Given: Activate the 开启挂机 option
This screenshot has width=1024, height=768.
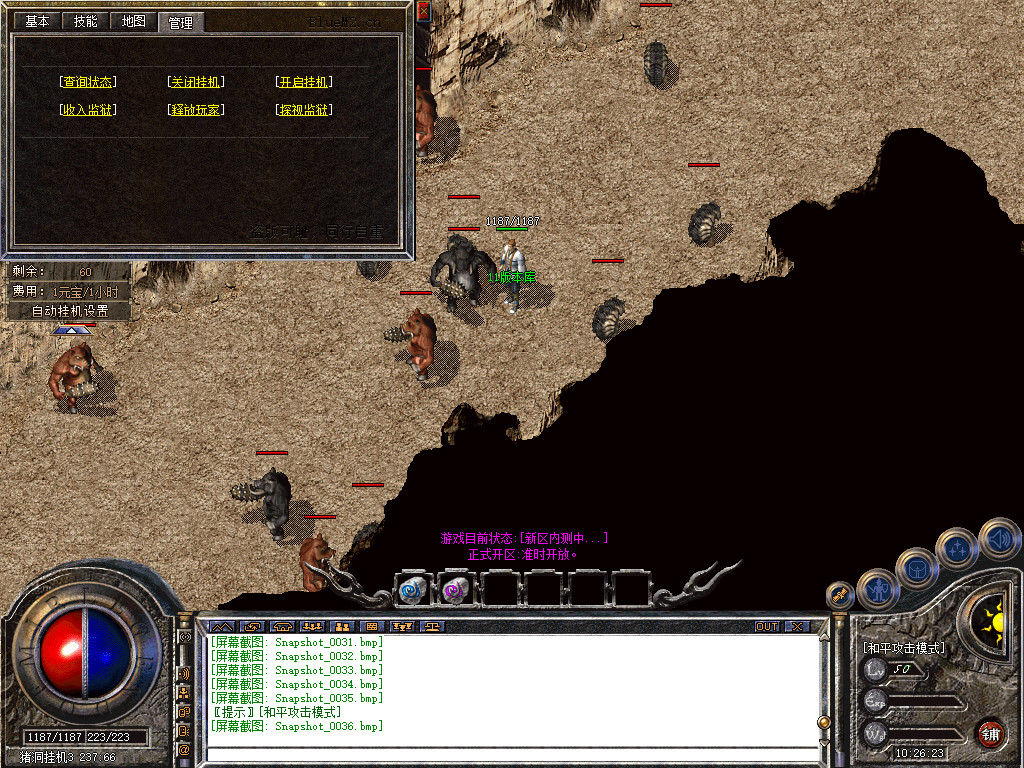Looking at the screenshot, I should [x=304, y=82].
